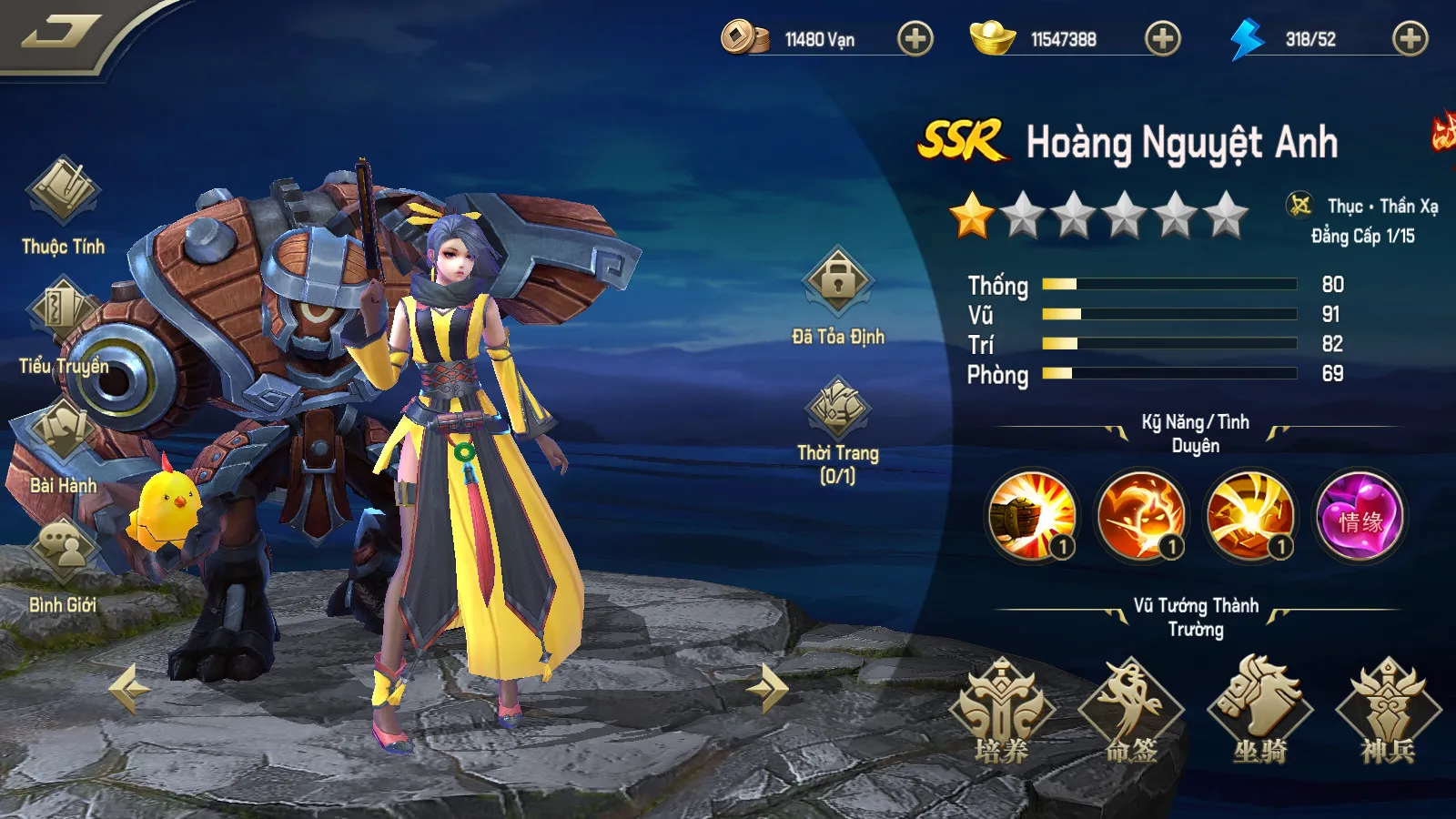Open the Tiểu Truyện biography
Viewport: 1456px width, 819px height.
(x=63, y=314)
